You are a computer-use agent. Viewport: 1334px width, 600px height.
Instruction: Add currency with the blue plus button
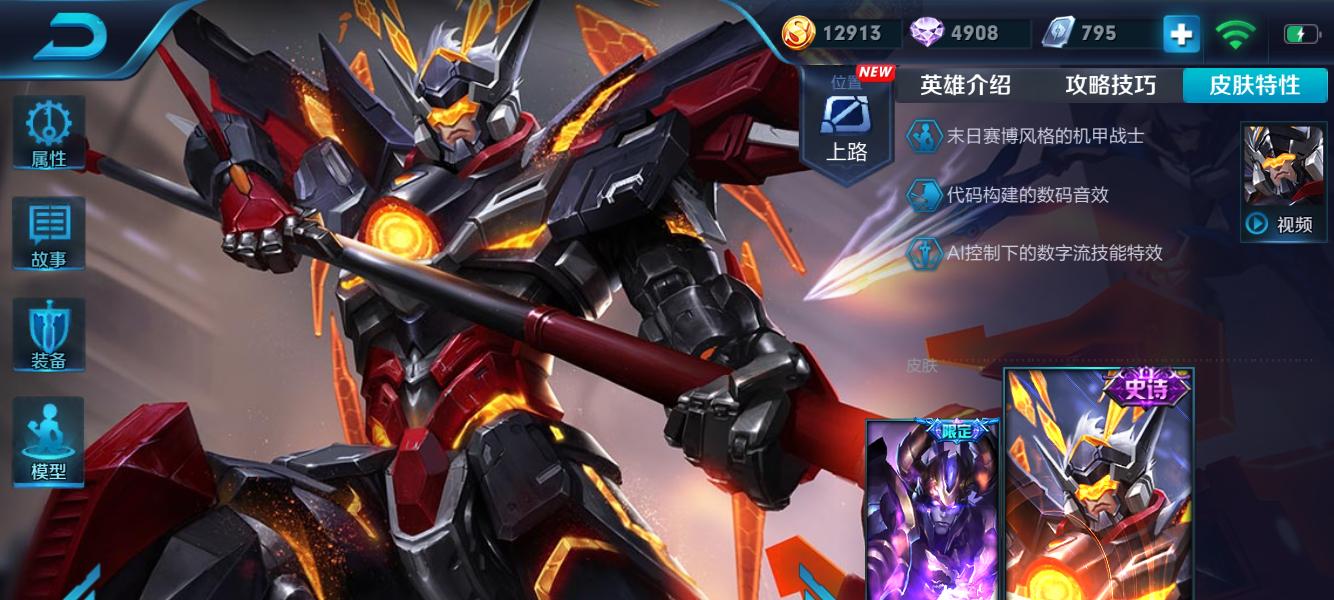coord(1181,34)
